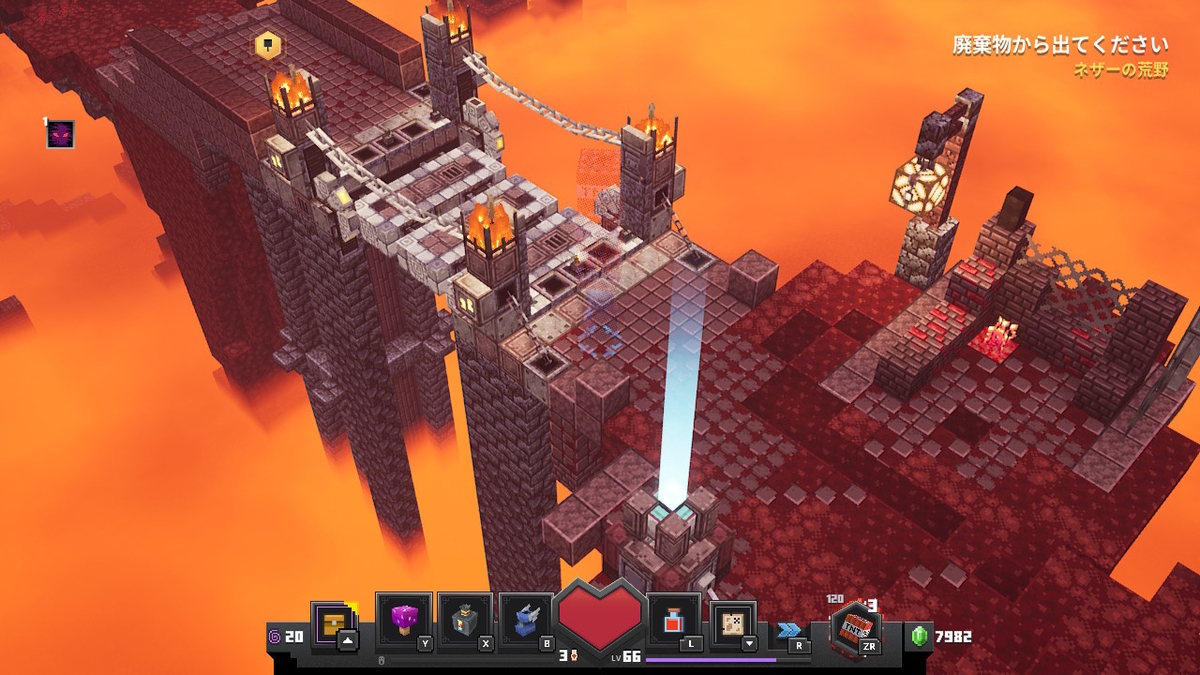Open the inventory chest icon

(x=332, y=622)
